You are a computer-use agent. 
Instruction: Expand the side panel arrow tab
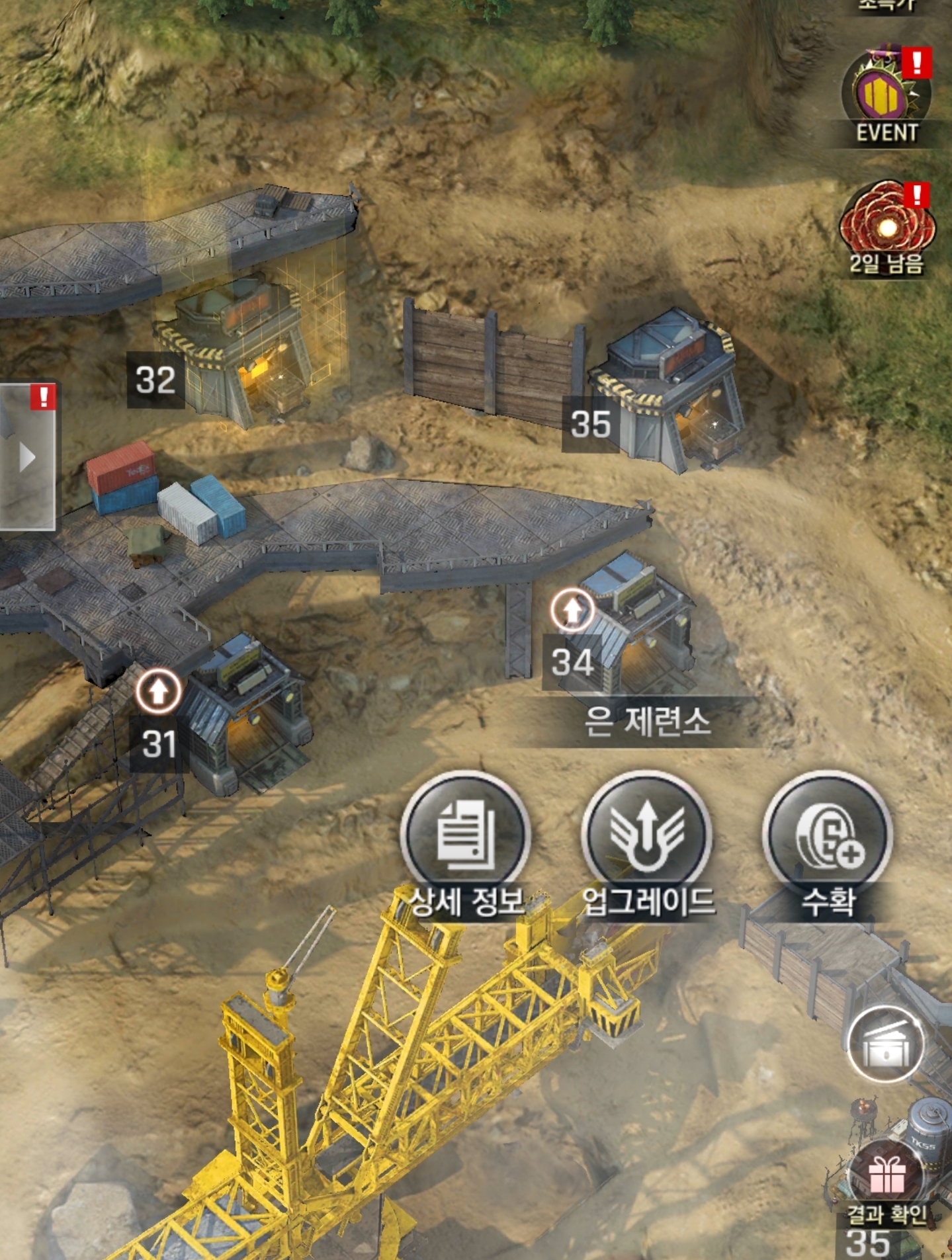point(27,456)
